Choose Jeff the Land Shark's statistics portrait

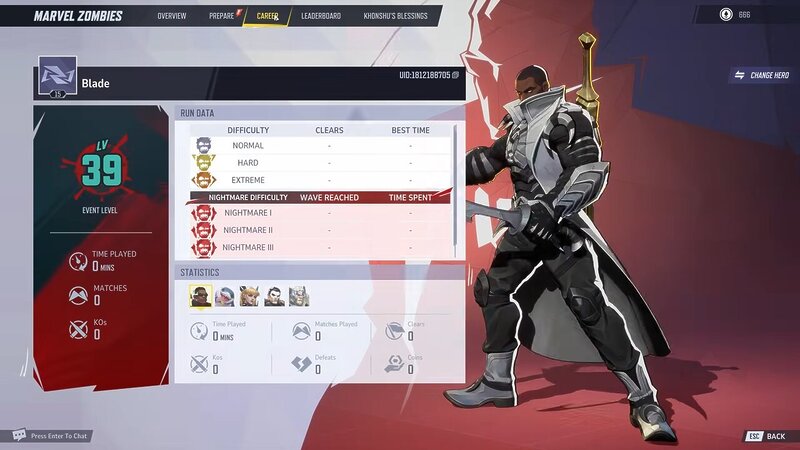click(x=225, y=296)
